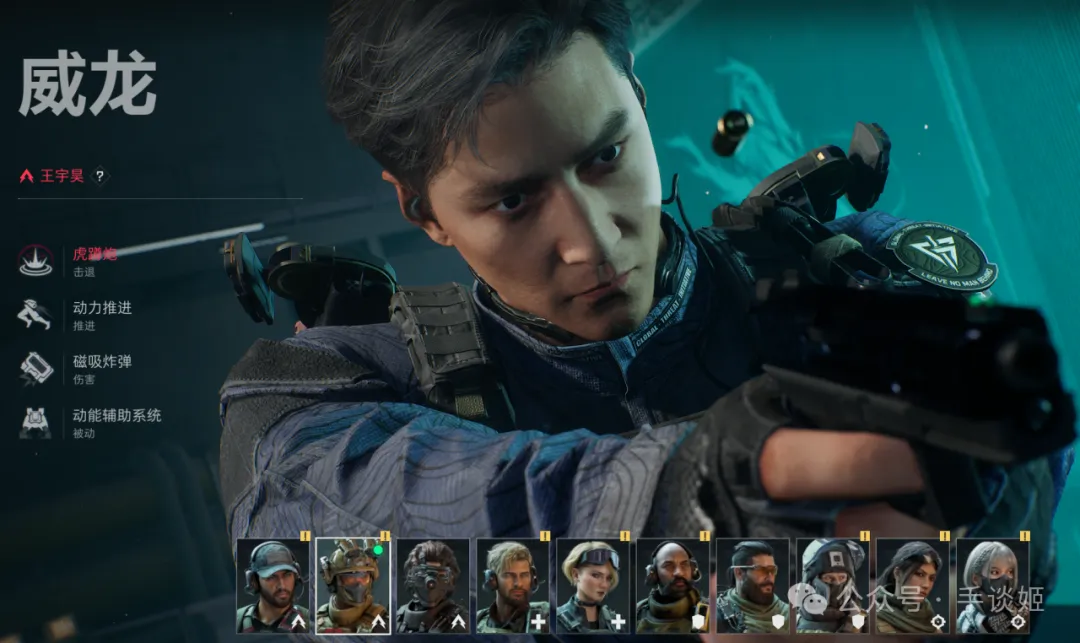The image size is (1080, 643).
Task: Select the 虎蹲炮 knockback ability
Action: (94, 254)
